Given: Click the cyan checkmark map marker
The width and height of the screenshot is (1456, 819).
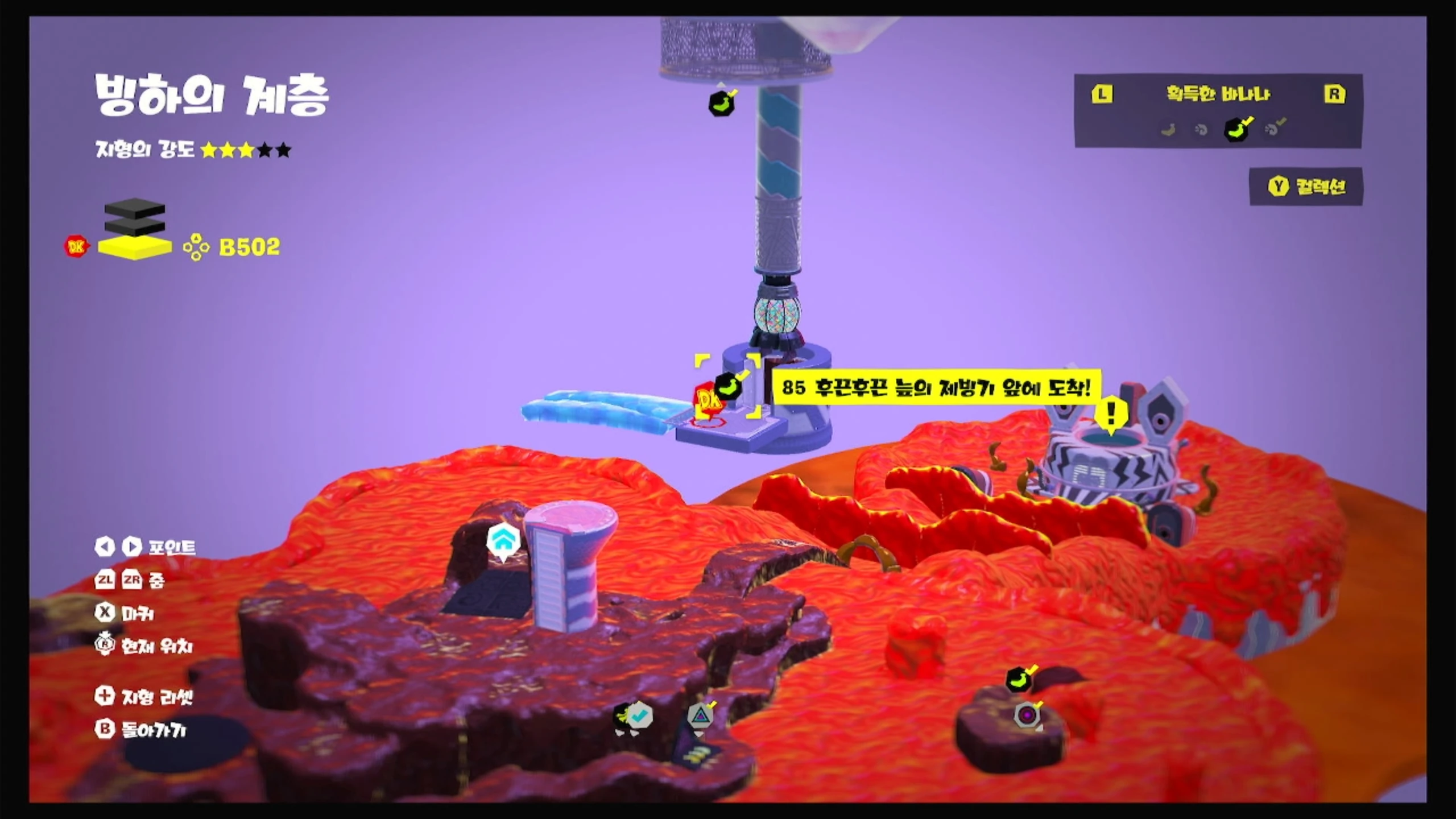Looking at the screenshot, I should 640,715.
